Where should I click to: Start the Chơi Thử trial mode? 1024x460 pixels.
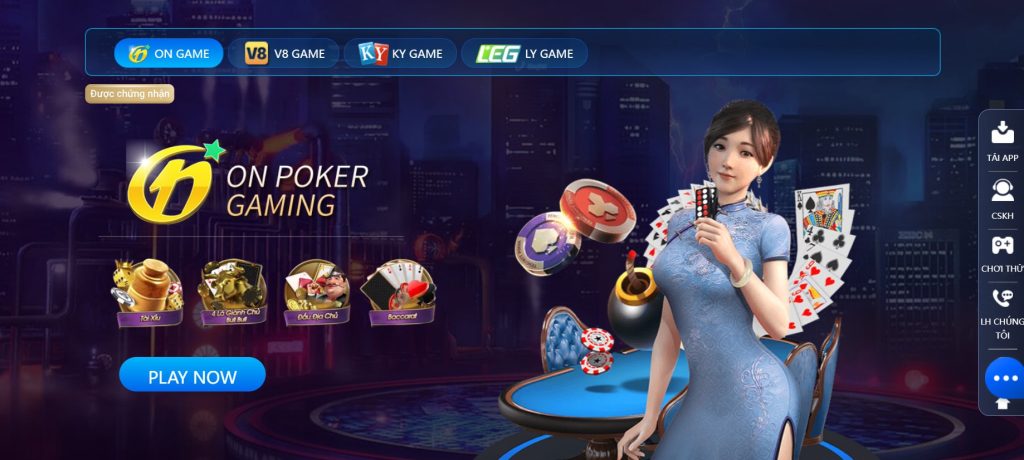coord(1002,254)
